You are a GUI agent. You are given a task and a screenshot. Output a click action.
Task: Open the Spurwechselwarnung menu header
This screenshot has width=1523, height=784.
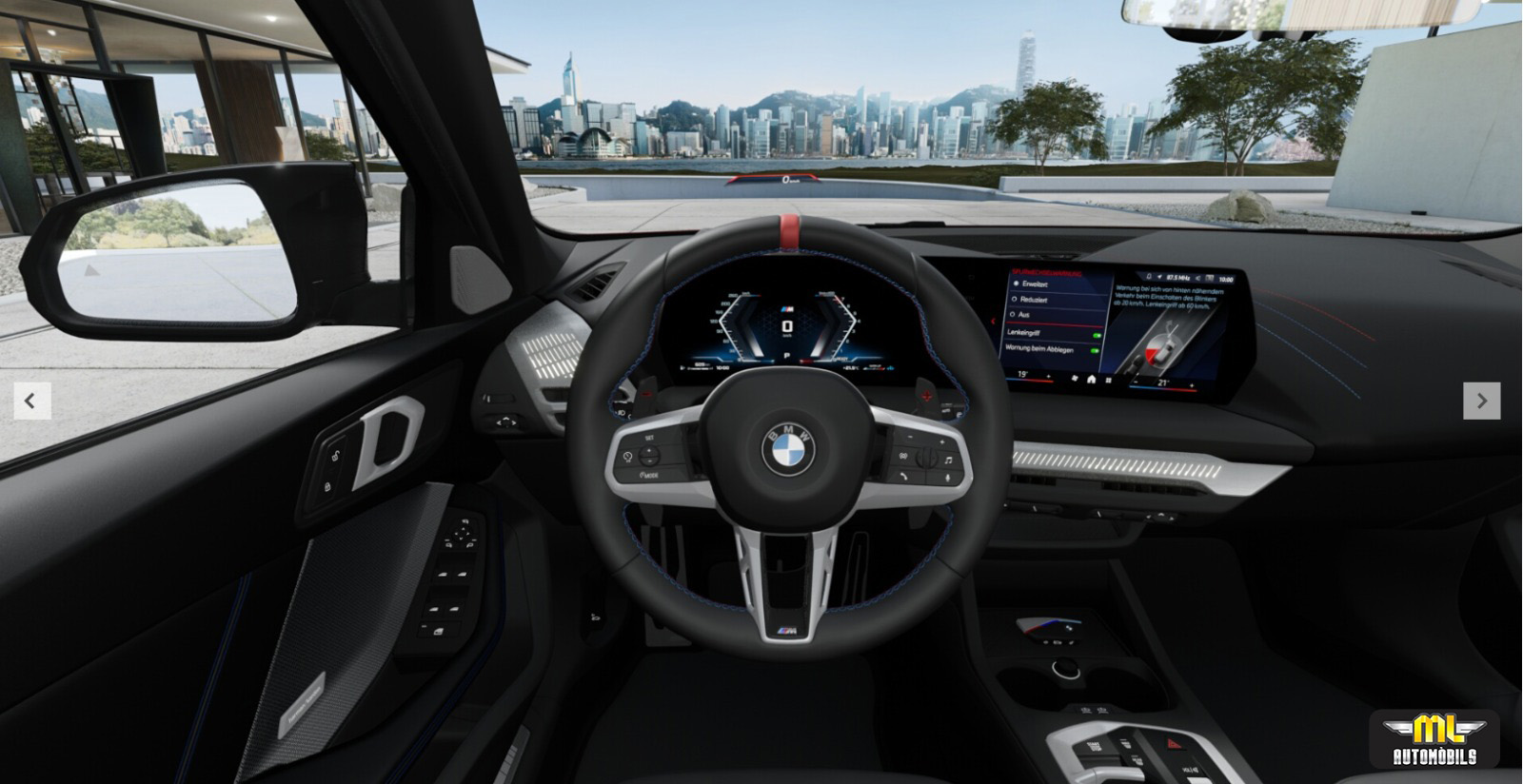pos(1045,272)
